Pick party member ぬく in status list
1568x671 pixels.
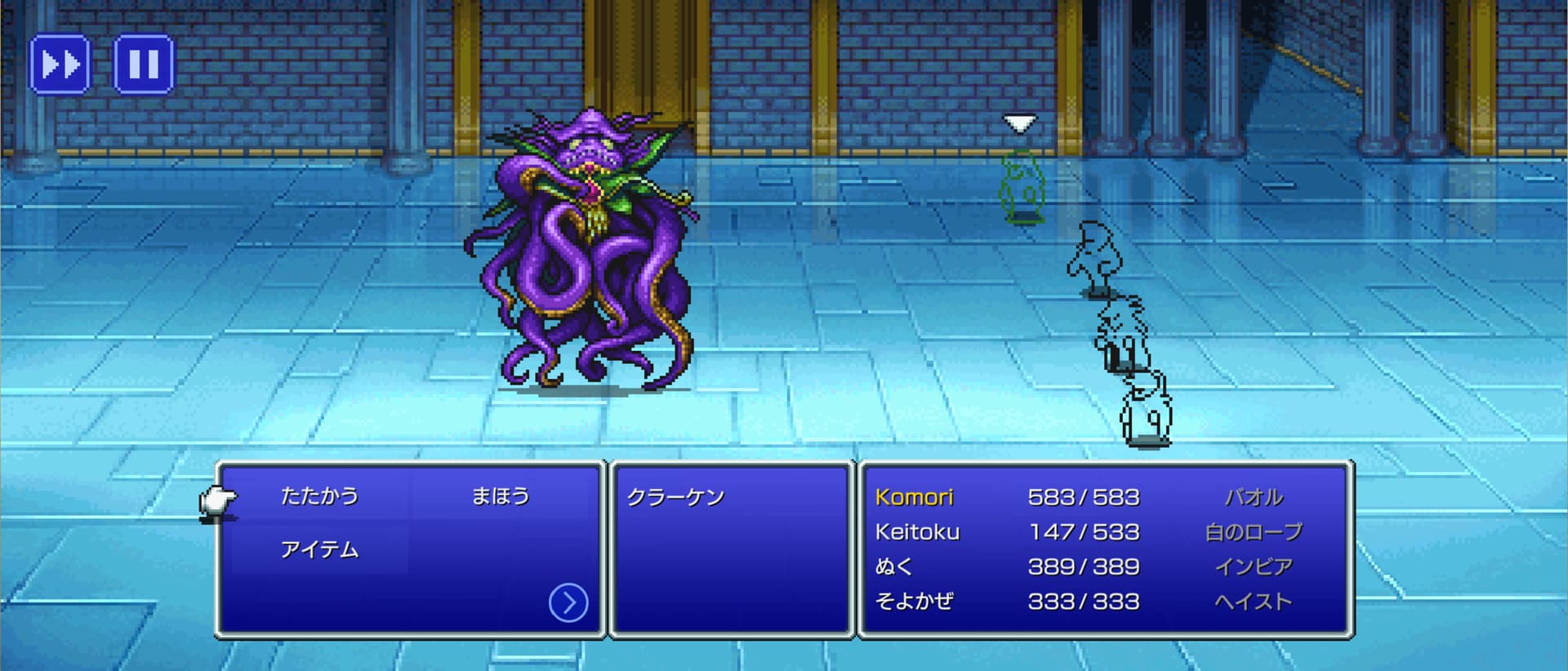893,567
